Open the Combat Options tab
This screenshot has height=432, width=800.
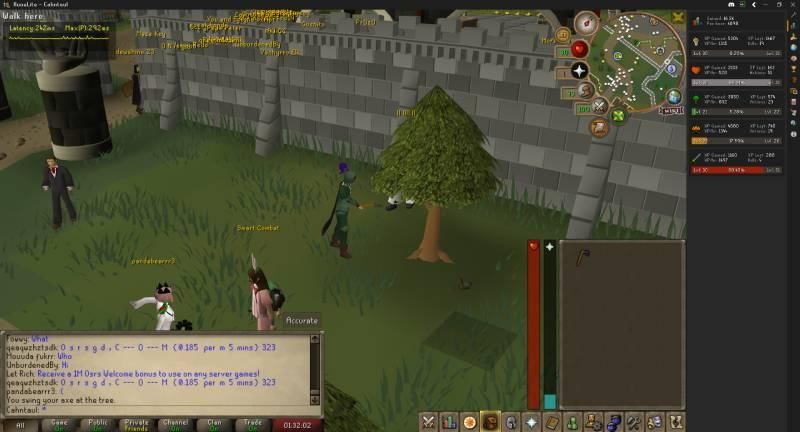point(428,422)
